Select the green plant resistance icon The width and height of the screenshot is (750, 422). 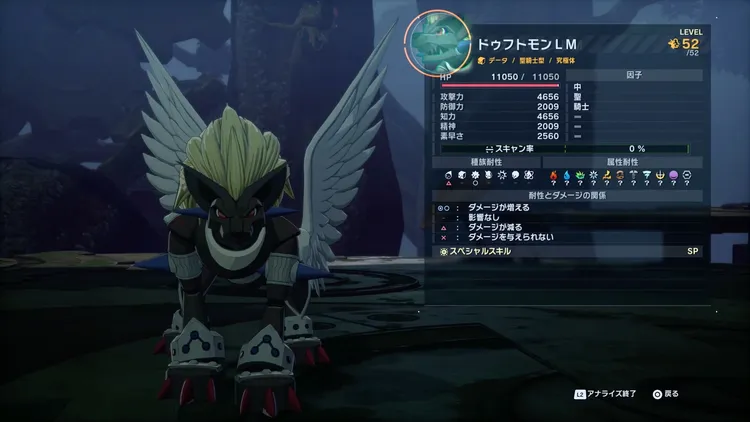pyautogui.click(x=581, y=174)
